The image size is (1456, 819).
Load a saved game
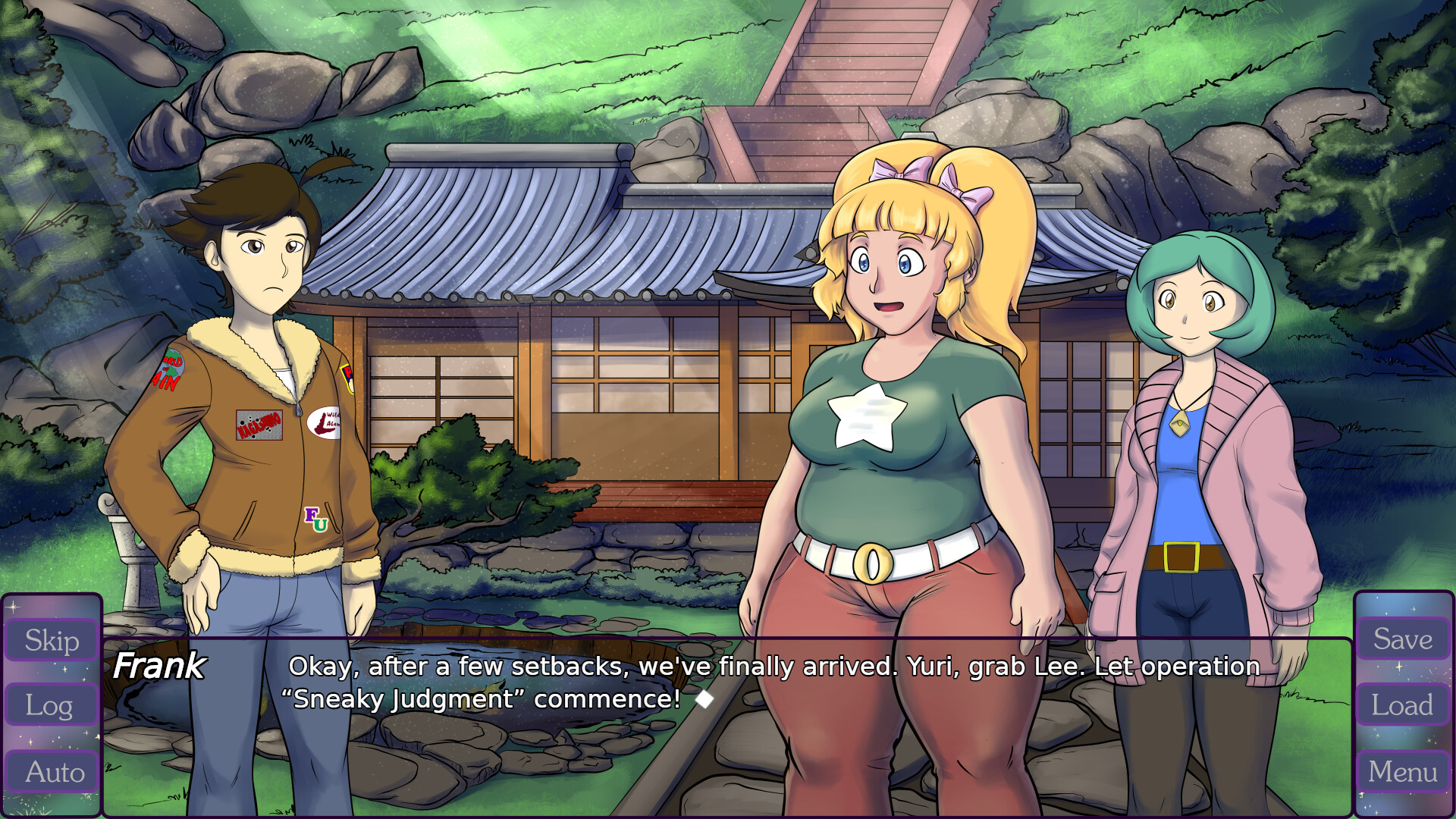pyautogui.click(x=1402, y=705)
